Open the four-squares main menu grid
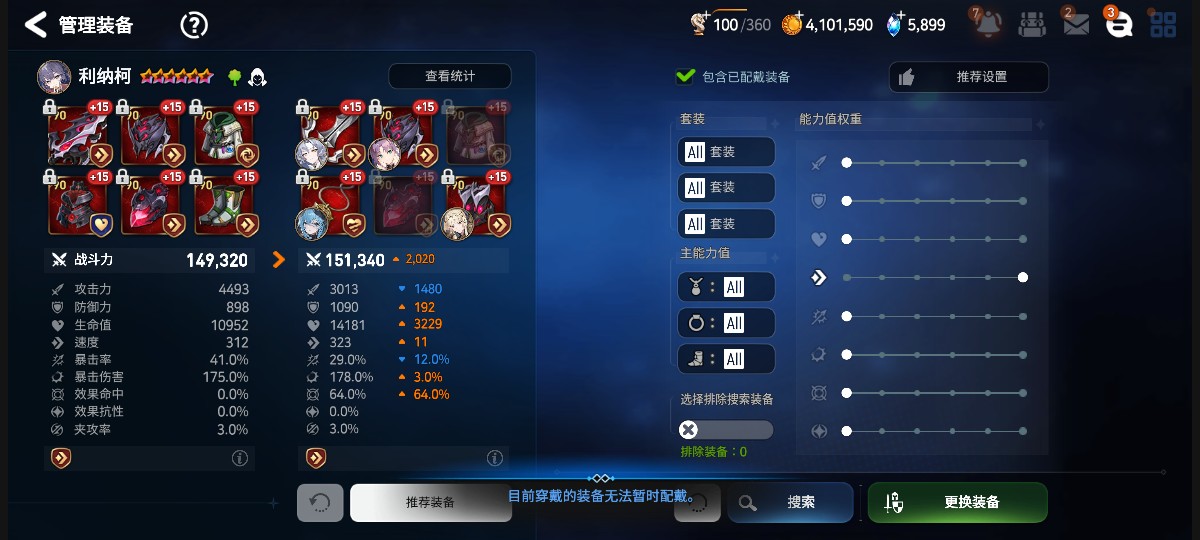This screenshot has width=1200, height=540. (x=1162, y=25)
